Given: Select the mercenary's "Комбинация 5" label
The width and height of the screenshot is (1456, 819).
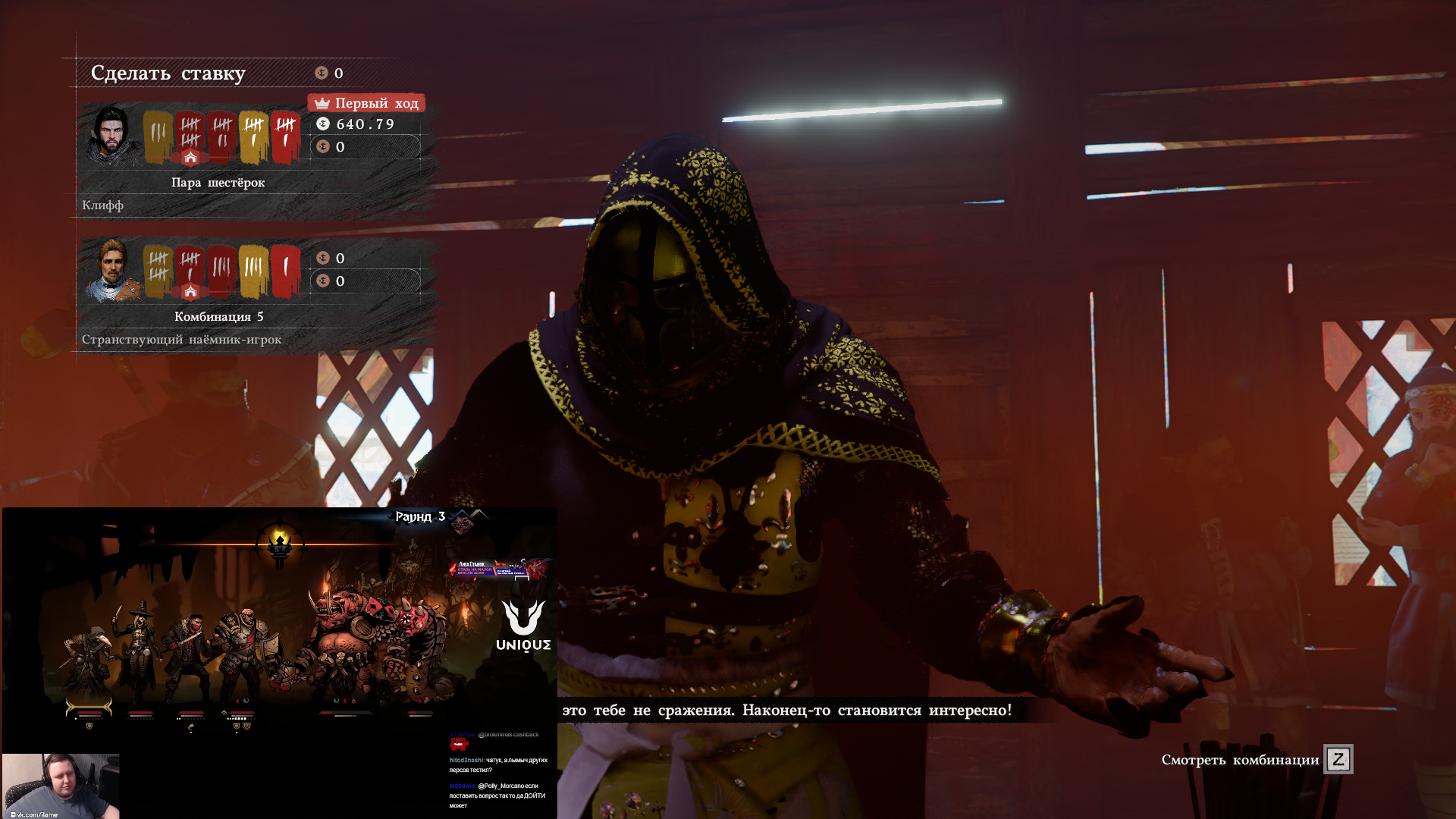Looking at the screenshot, I should tap(218, 317).
